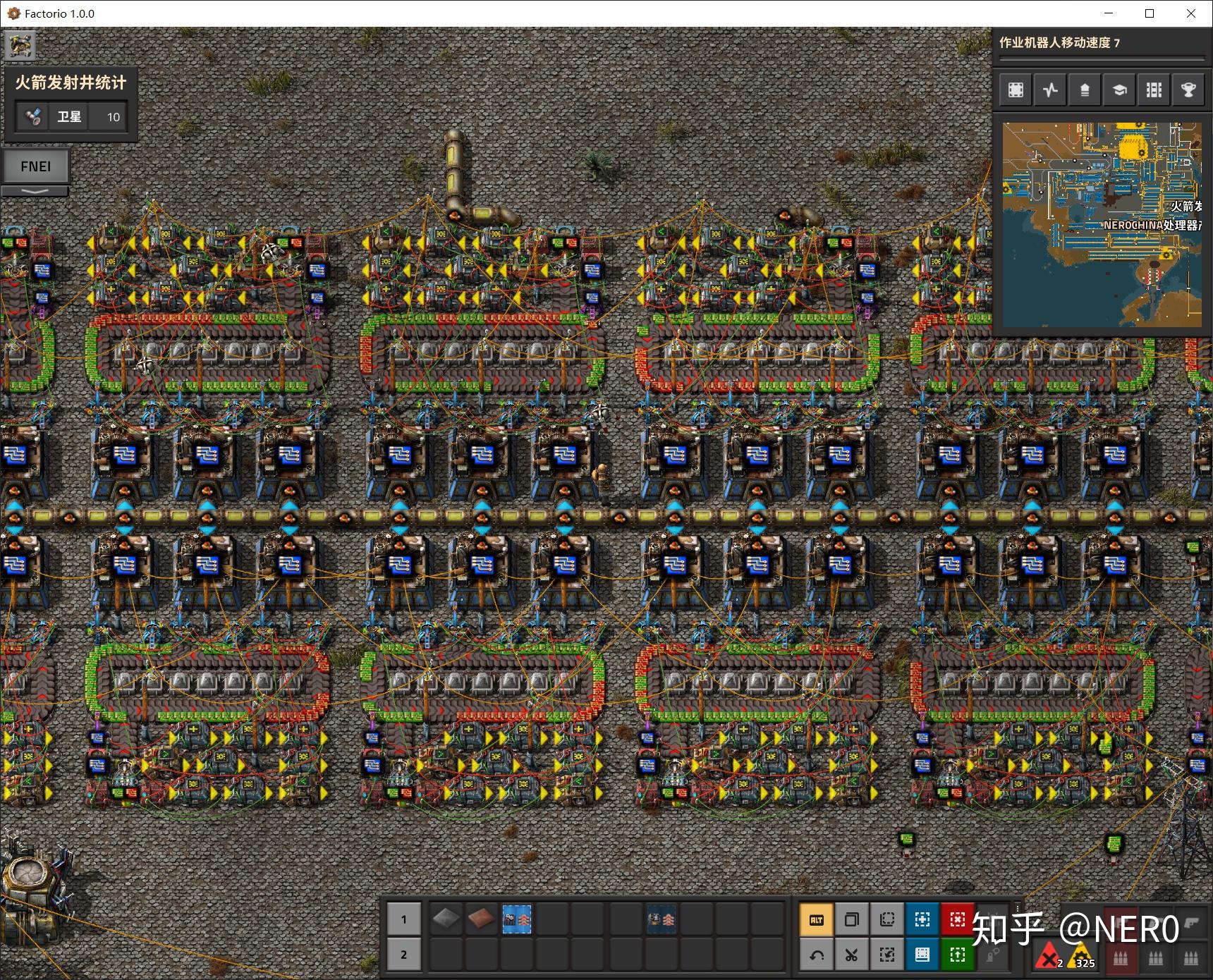Screen dimensions: 1213x980
Task: Undo the last build action
Action: tap(816, 955)
